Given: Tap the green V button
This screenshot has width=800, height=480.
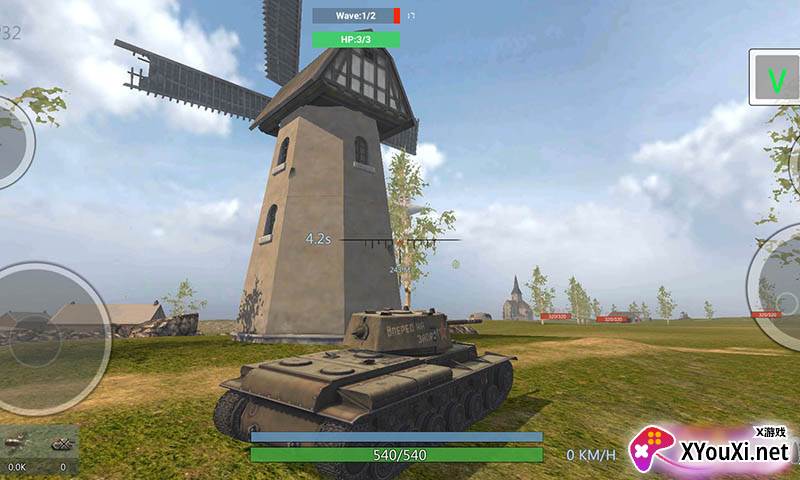Looking at the screenshot, I should coord(774,78).
